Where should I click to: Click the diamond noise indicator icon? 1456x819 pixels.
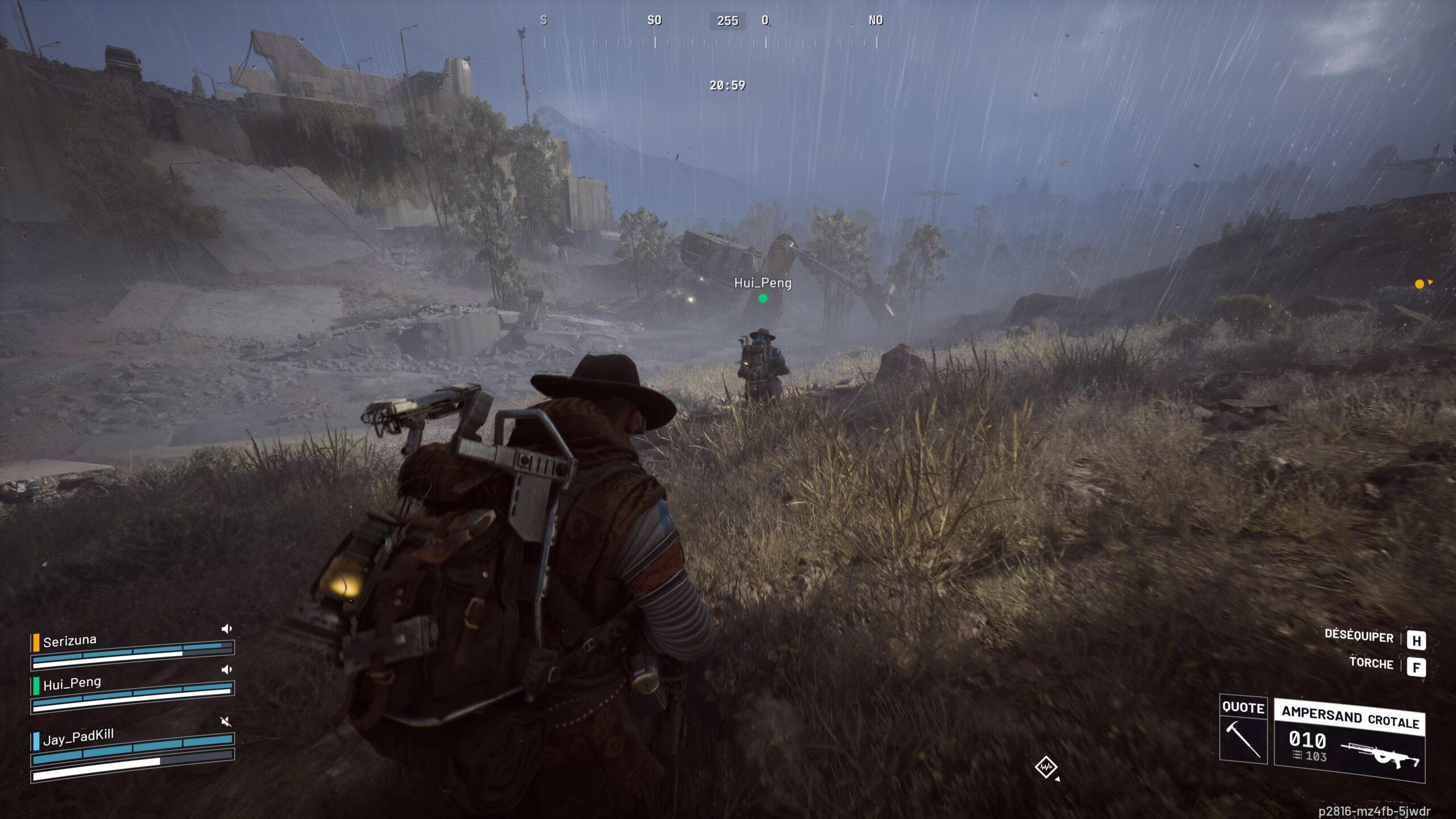pos(1045,767)
